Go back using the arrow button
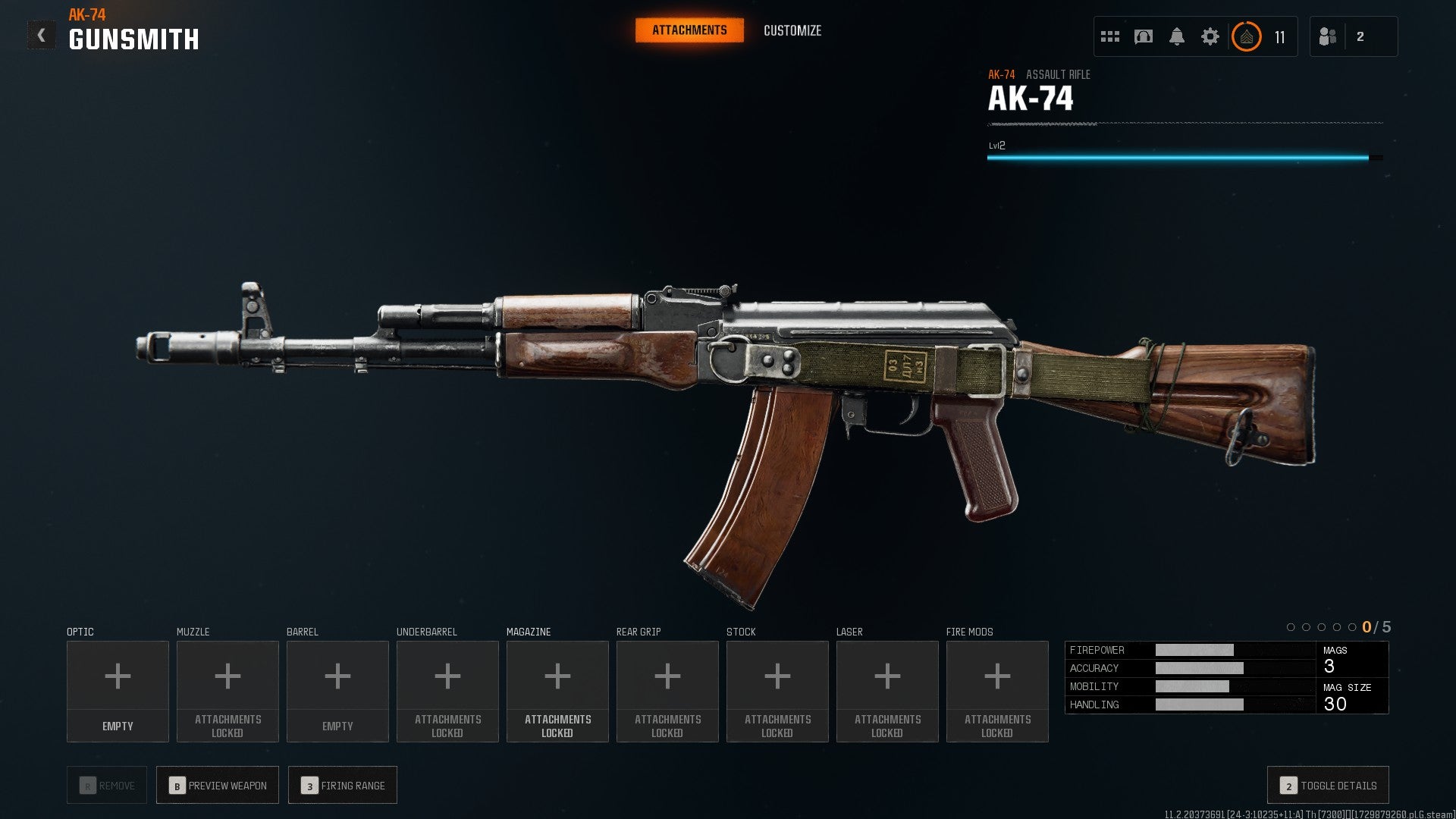Image resolution: width=1456 pixels, height=819 pixels. (x=41, y=35)
